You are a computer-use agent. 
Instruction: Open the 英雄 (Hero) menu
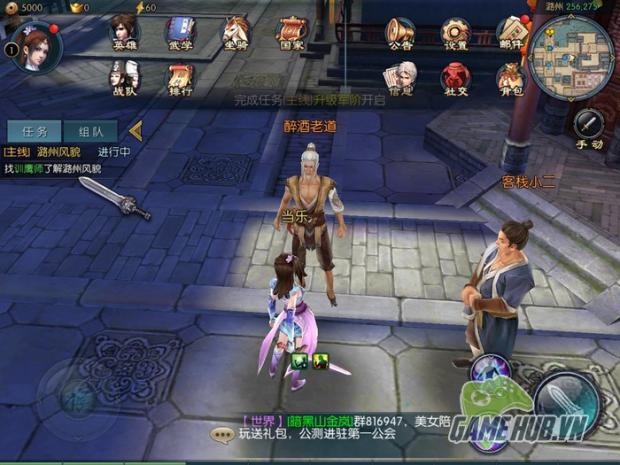[124, 30]
